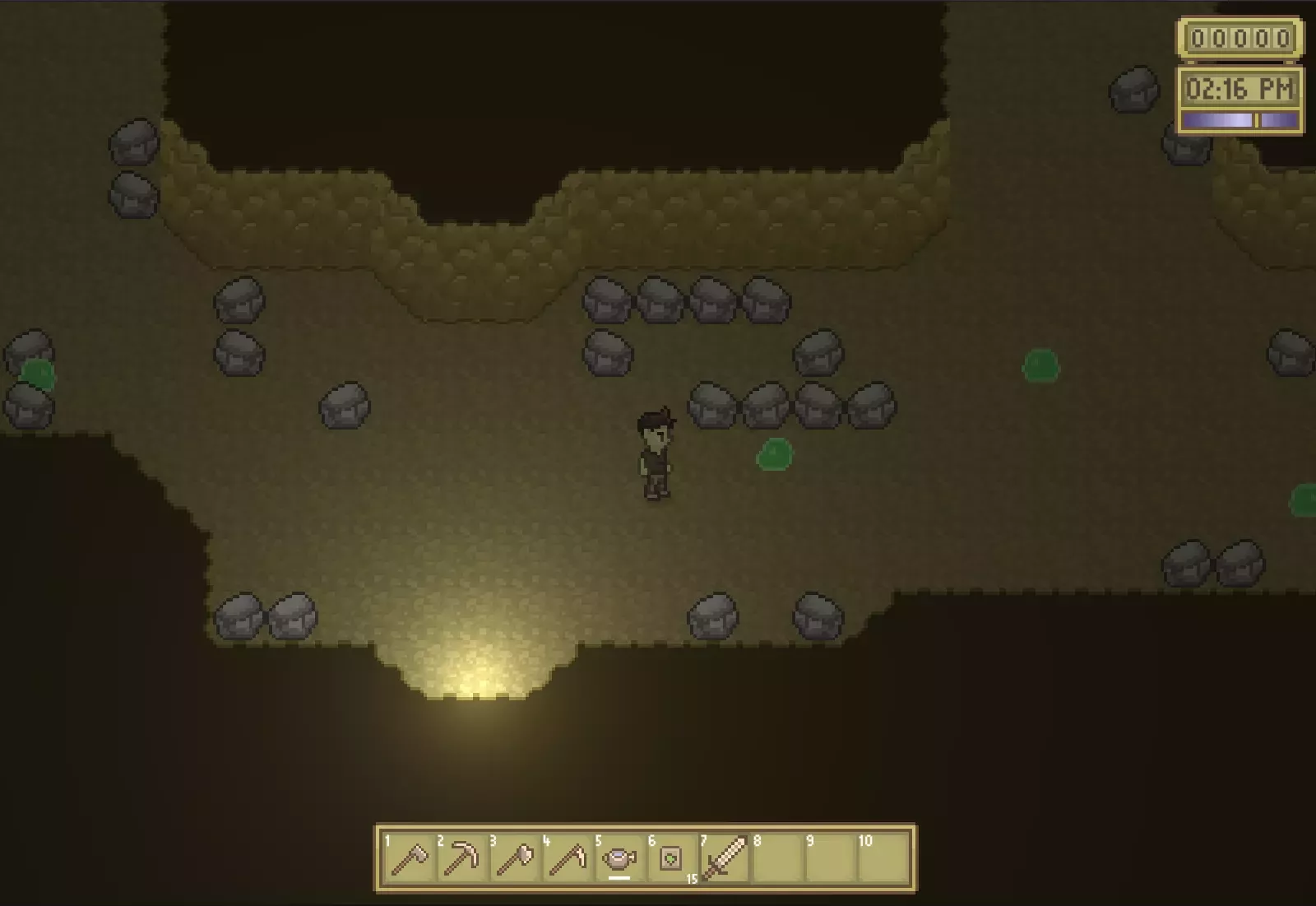This screenshot has width=1316, height=906.
Task: Select the seed packet slot
Action: point(671,859)
